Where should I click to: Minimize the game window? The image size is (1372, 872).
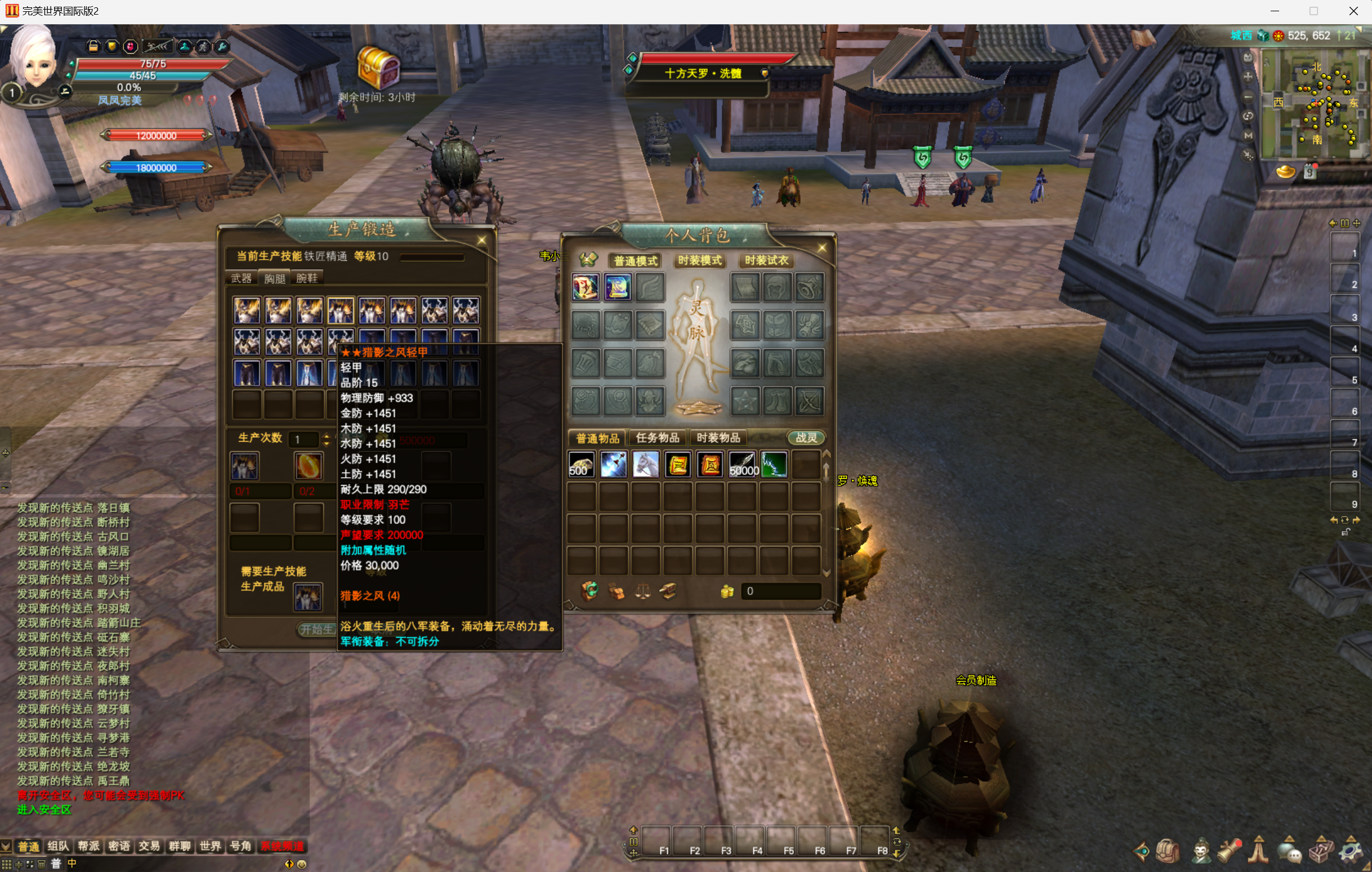coord(1275,11)
